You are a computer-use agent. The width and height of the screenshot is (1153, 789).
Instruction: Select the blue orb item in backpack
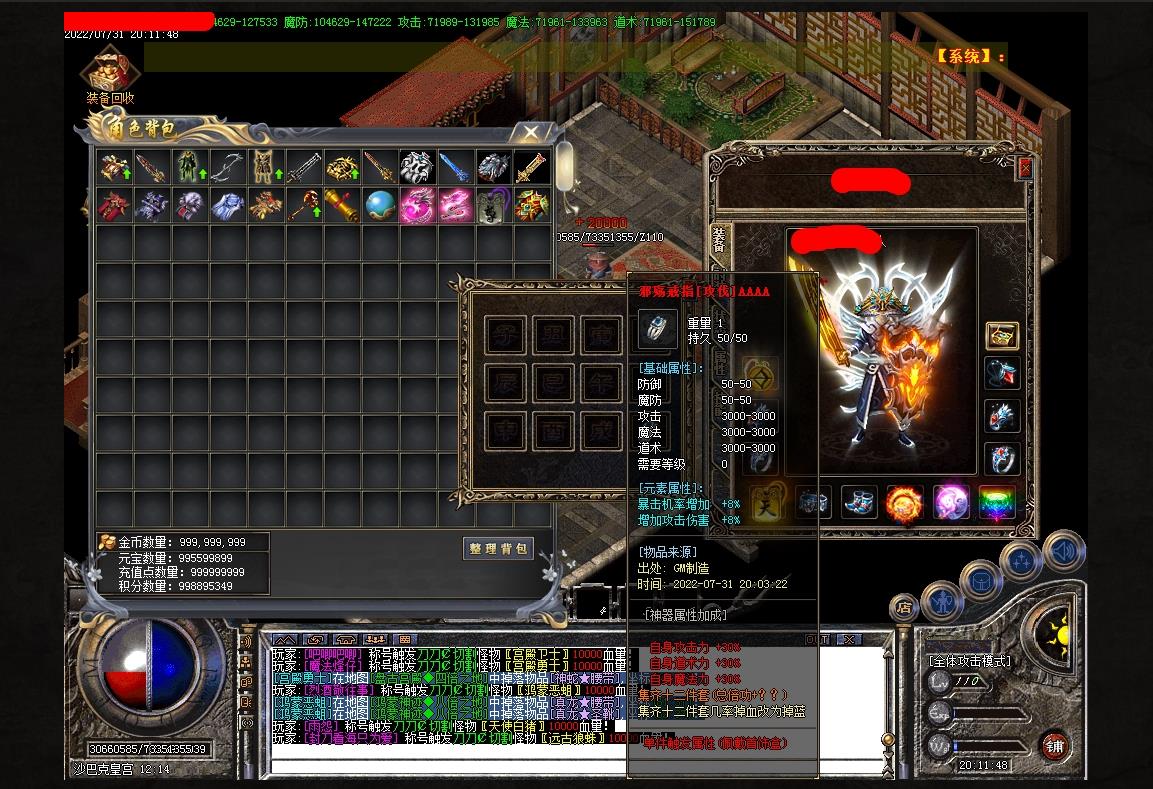pyautogui.click(x=379, y=206)
